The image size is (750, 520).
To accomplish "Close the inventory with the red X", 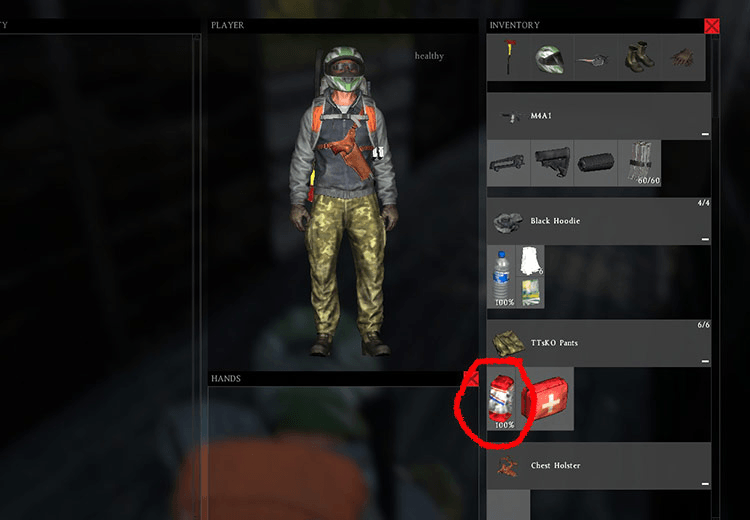I will pos(711,27).
